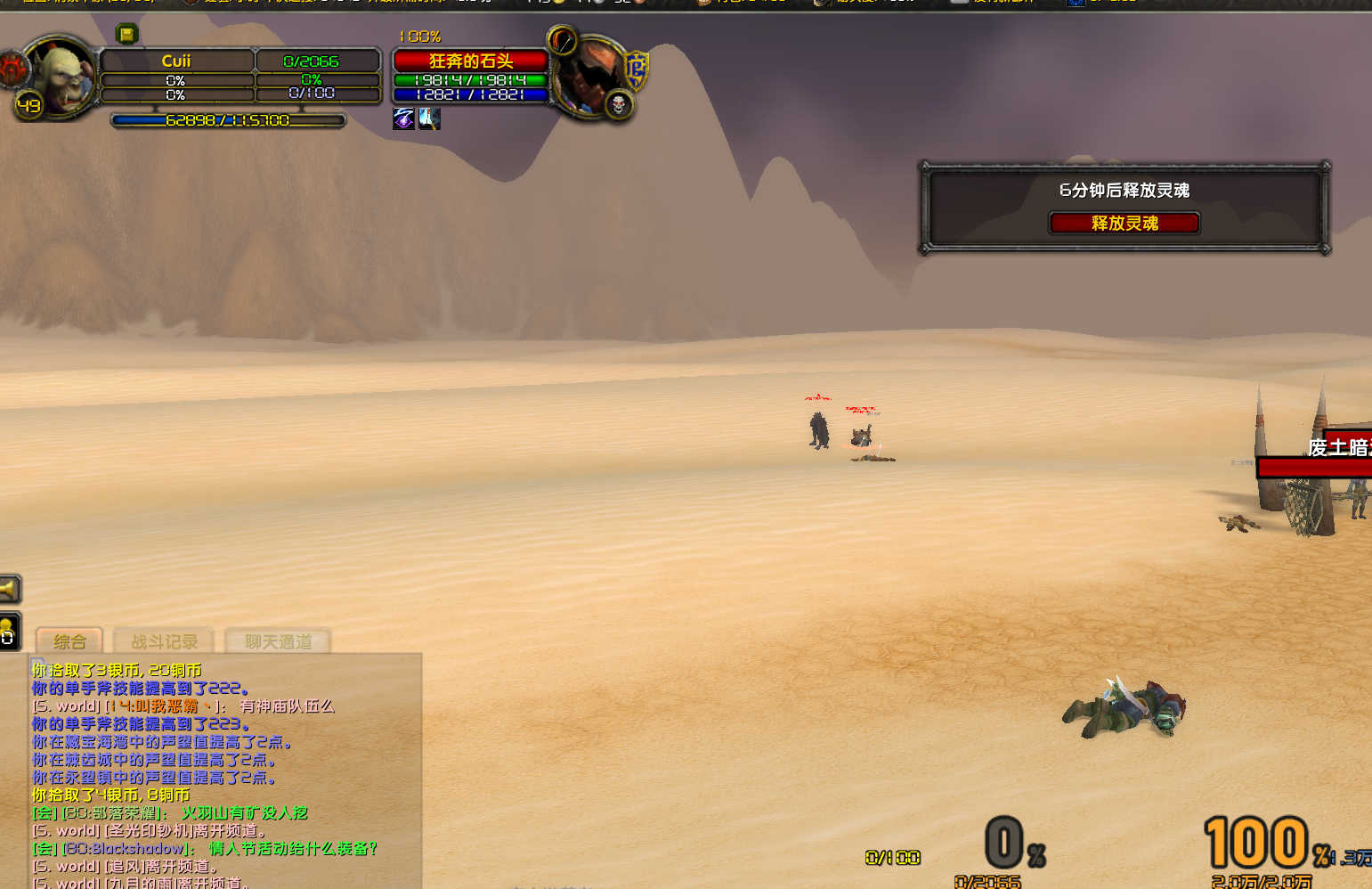Switch to the 综合 chat tab
Viewport: 1372px width, 889px height.
(69, 641)
